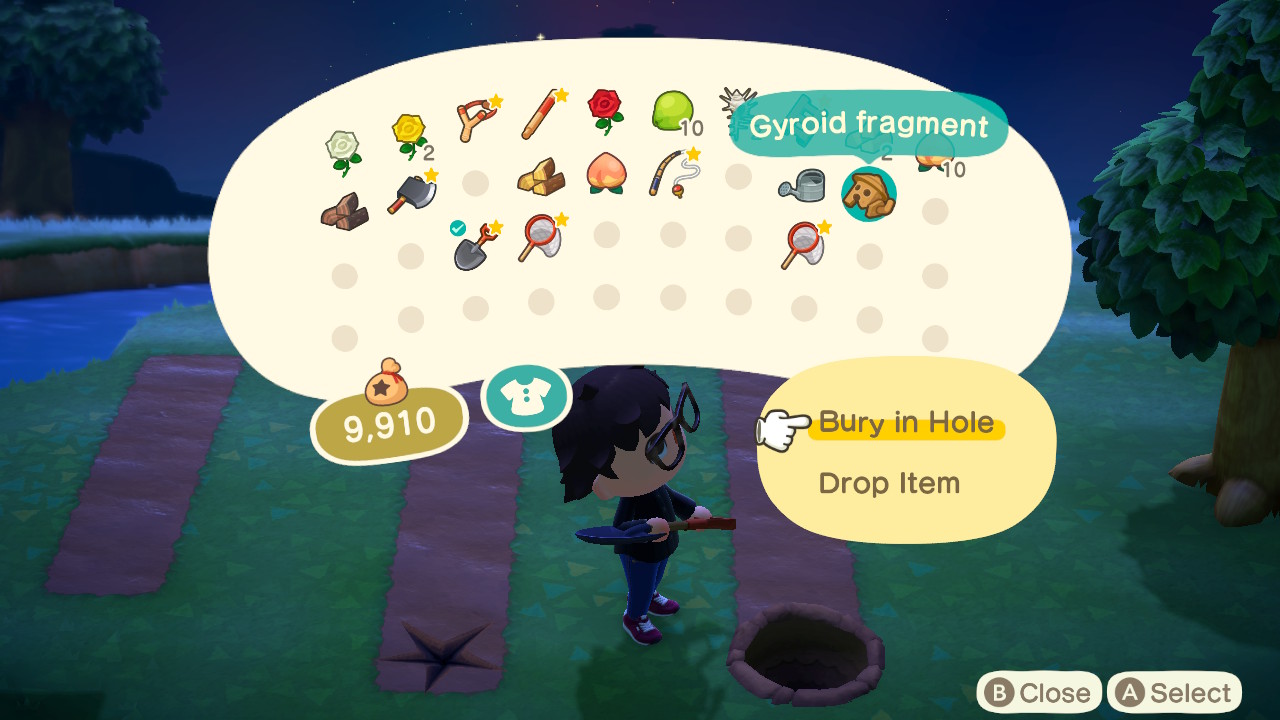
Task: Choose Drop Item from the menu
Action: point(891,484)
